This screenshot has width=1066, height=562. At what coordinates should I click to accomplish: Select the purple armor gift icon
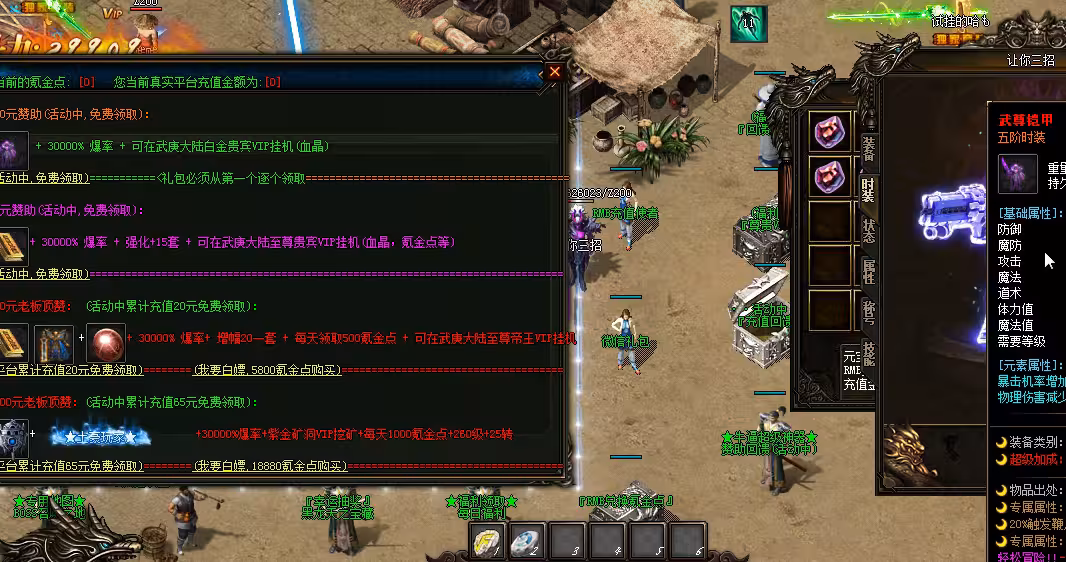12,149
